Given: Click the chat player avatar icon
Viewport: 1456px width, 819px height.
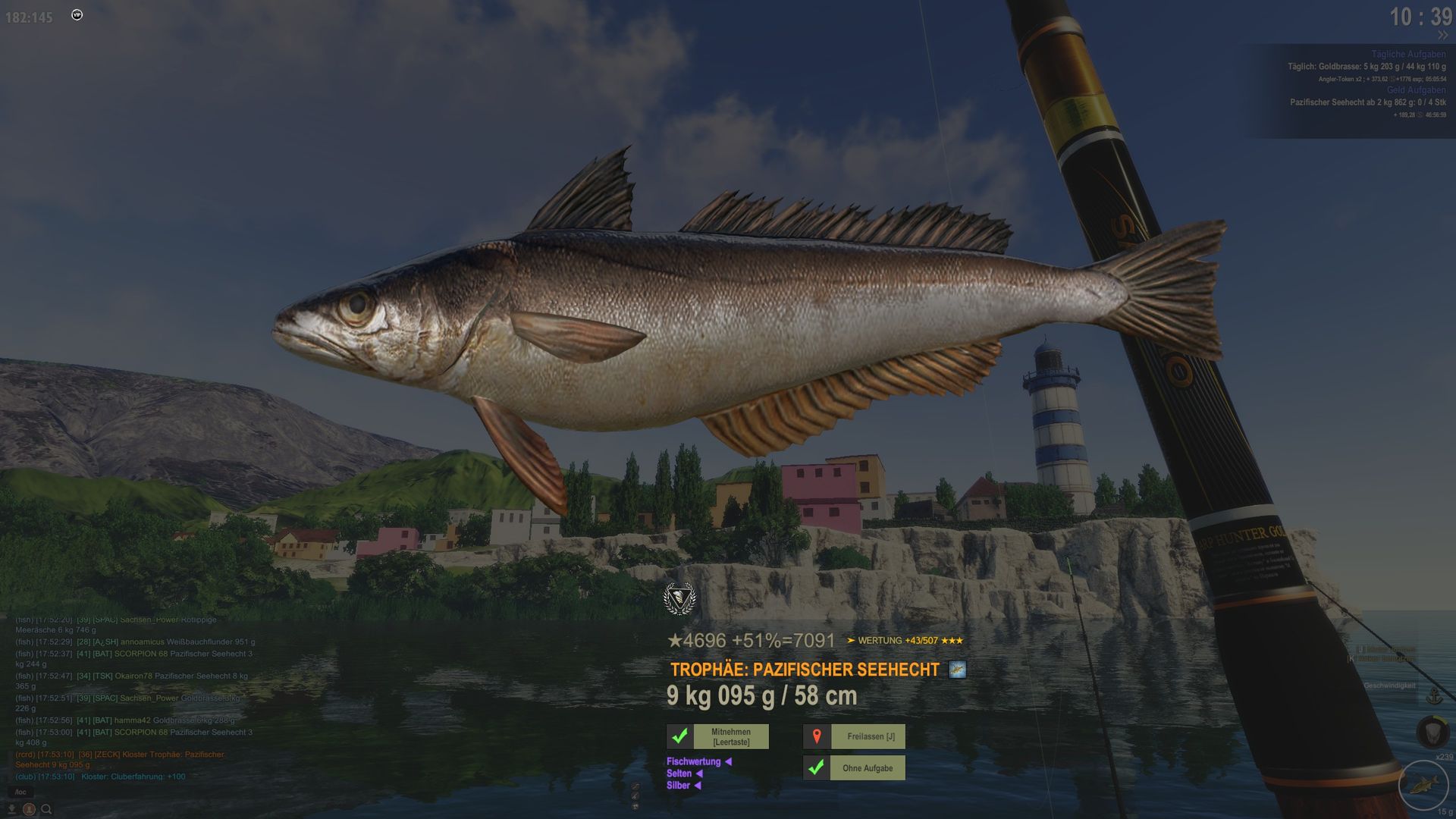Looking at the screenshot, I should coord(29,809).
